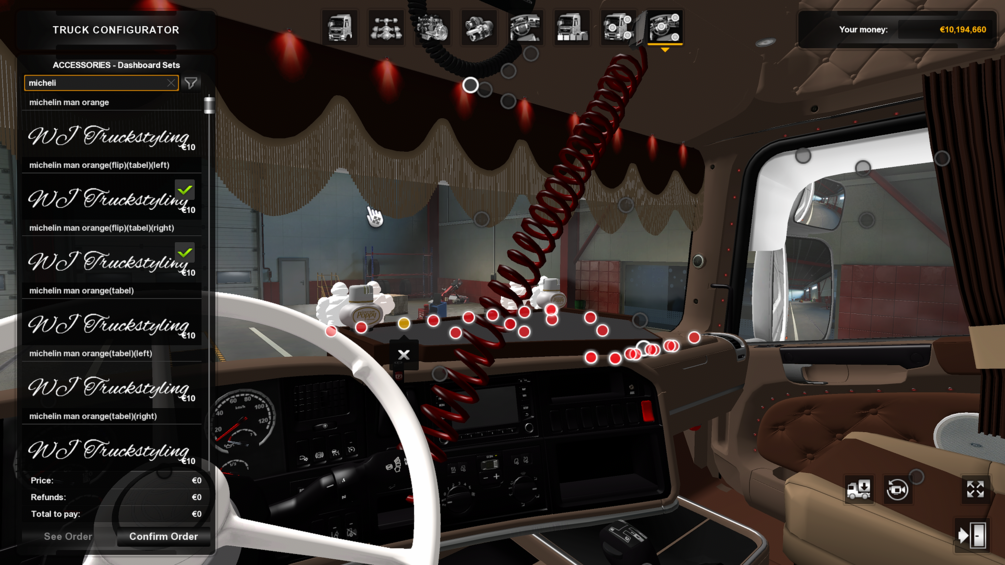Screen dimensions: 1005x565
Task: Select the michelin man orange accessory
Action: tap(110, 135)
